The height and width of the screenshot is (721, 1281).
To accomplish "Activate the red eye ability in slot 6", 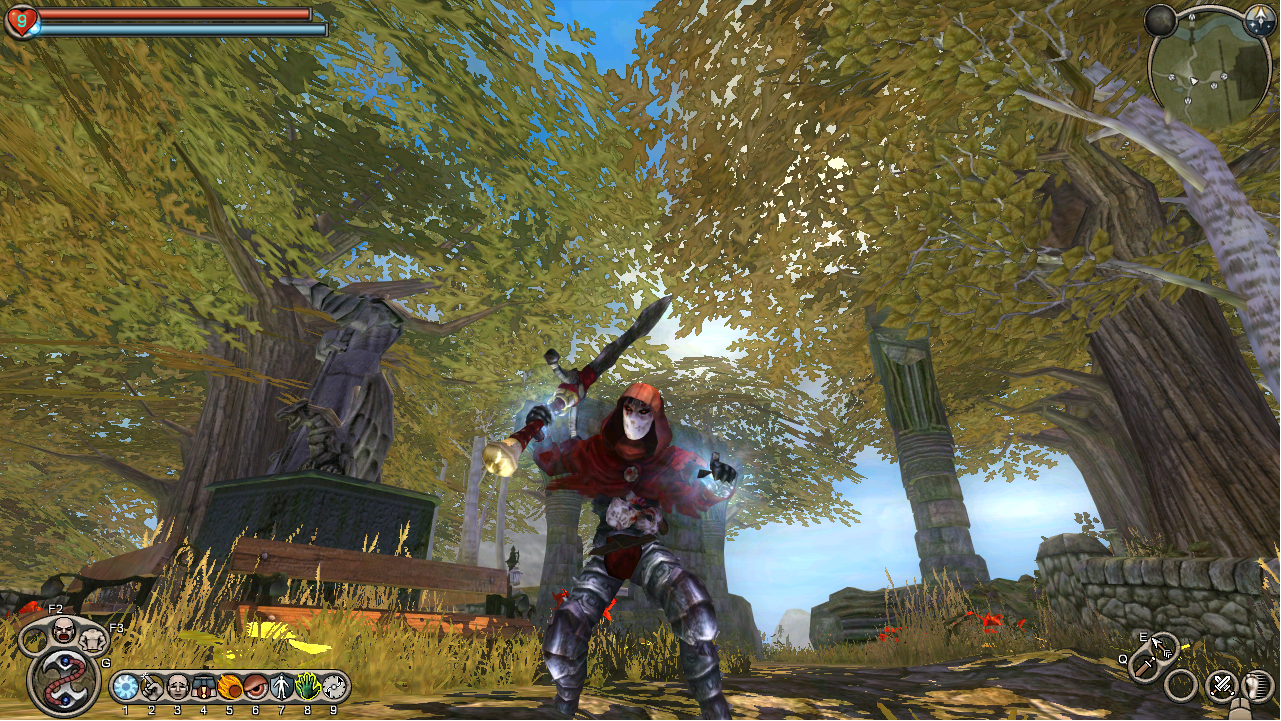I will click(x=256, y=687).
